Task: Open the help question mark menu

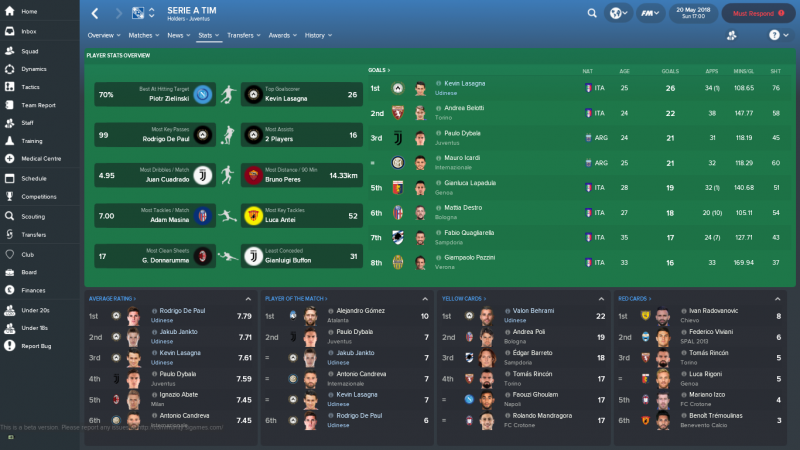Action: (773, 35)
